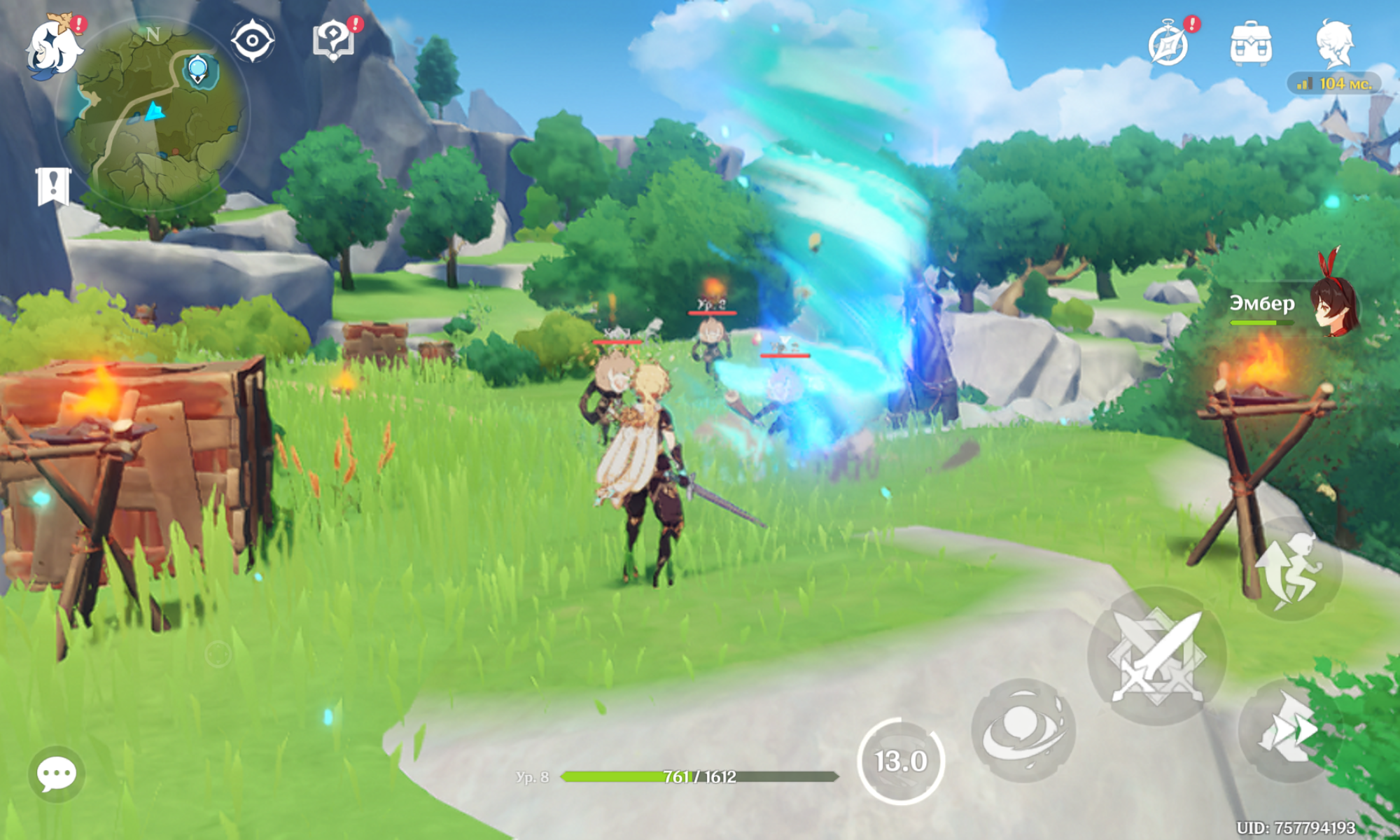Toggle Elemental Sight eye icon
Screen dimensions: 1400x840
coord(252,41)
